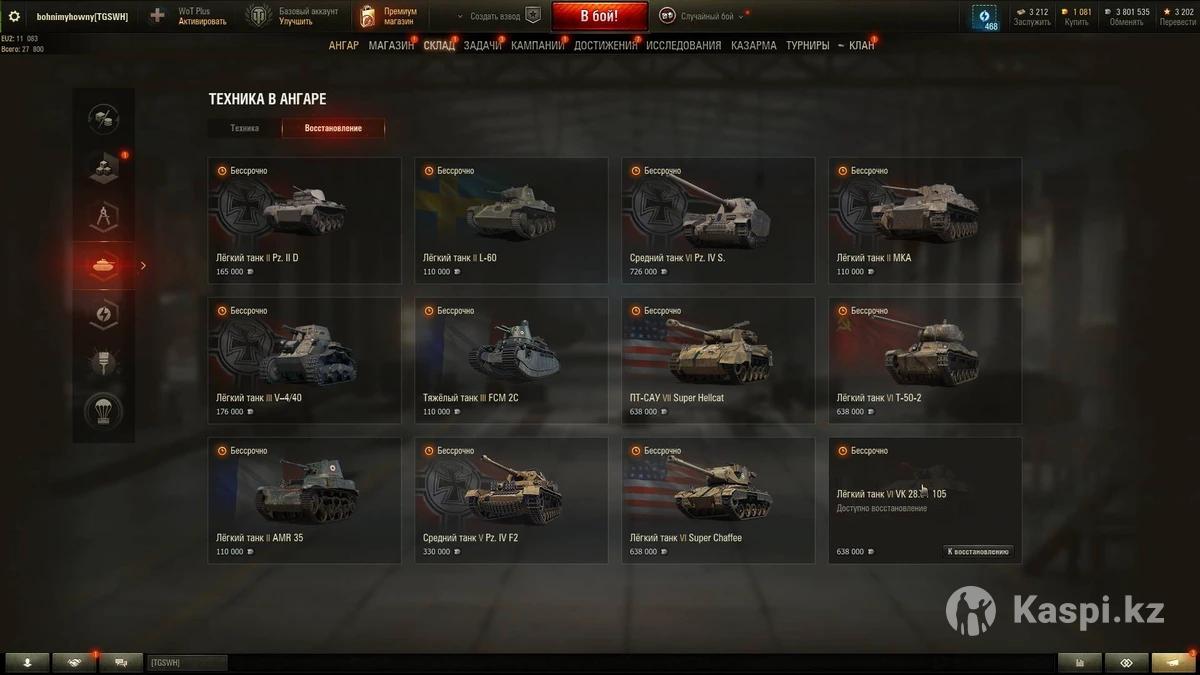Select the parachute icon in sidebar
Screen dimensions: 1200x675
point(103,411)
